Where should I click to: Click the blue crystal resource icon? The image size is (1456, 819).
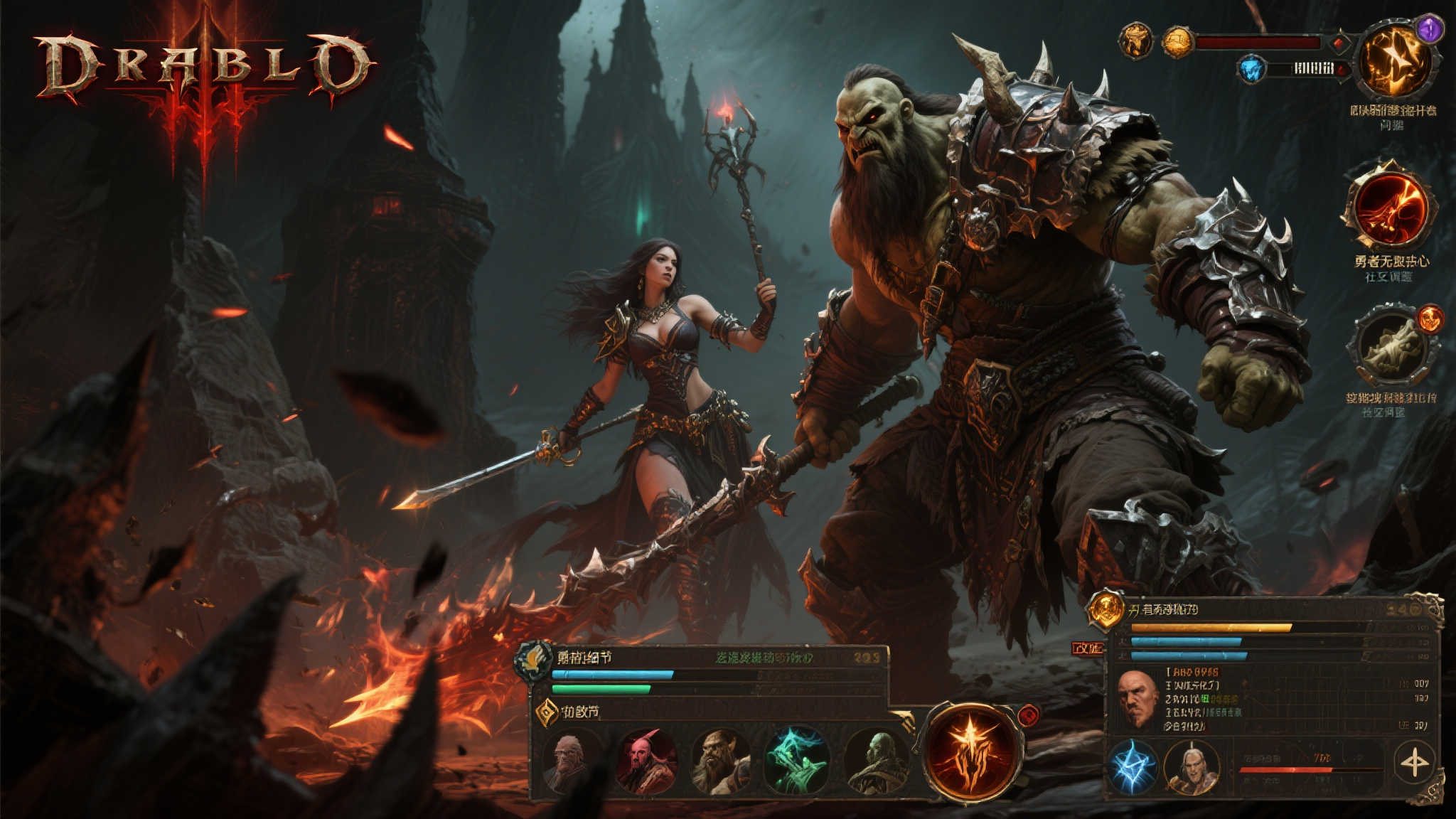[1251, 69]
